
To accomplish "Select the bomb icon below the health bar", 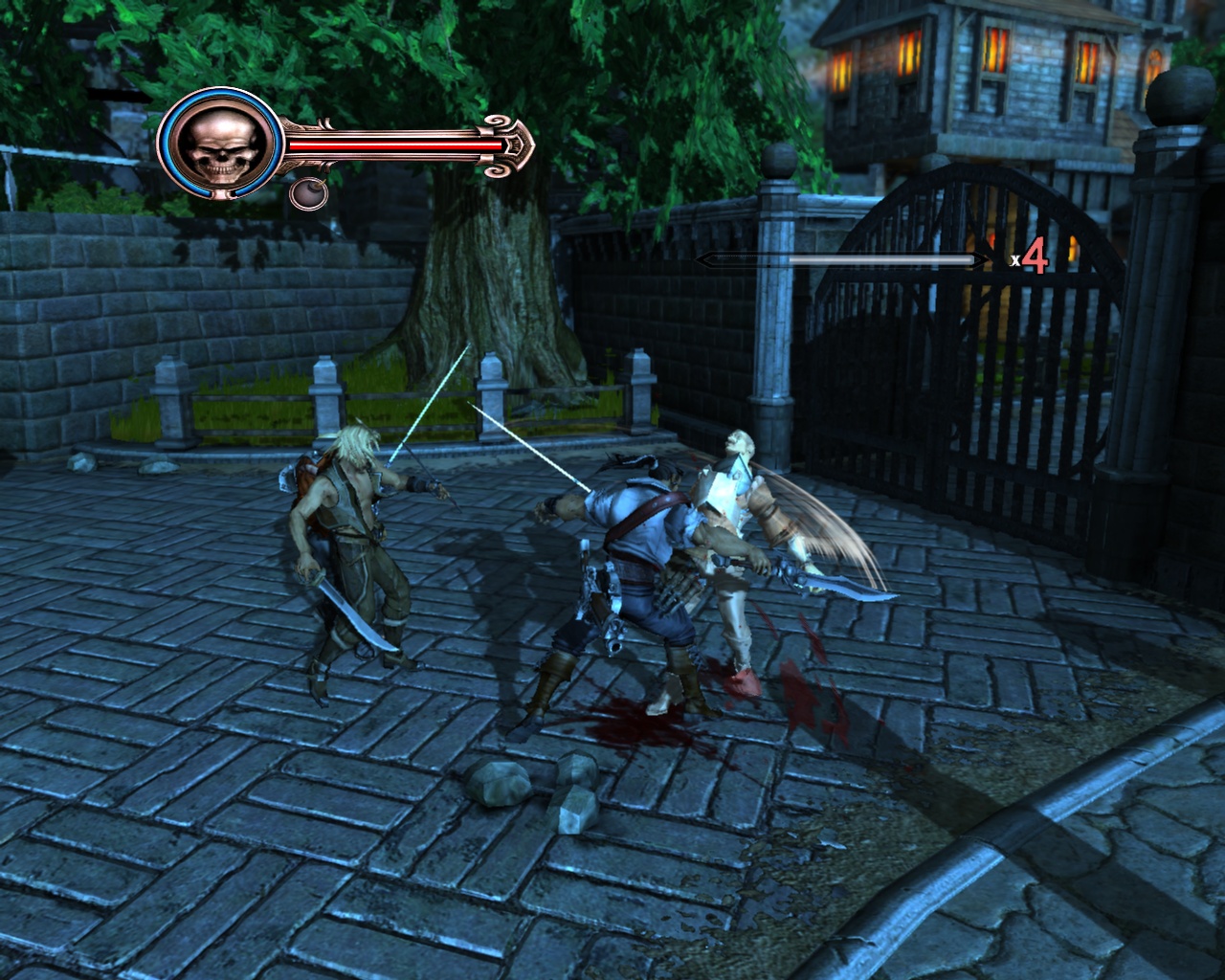I will (x=309, y=192).
